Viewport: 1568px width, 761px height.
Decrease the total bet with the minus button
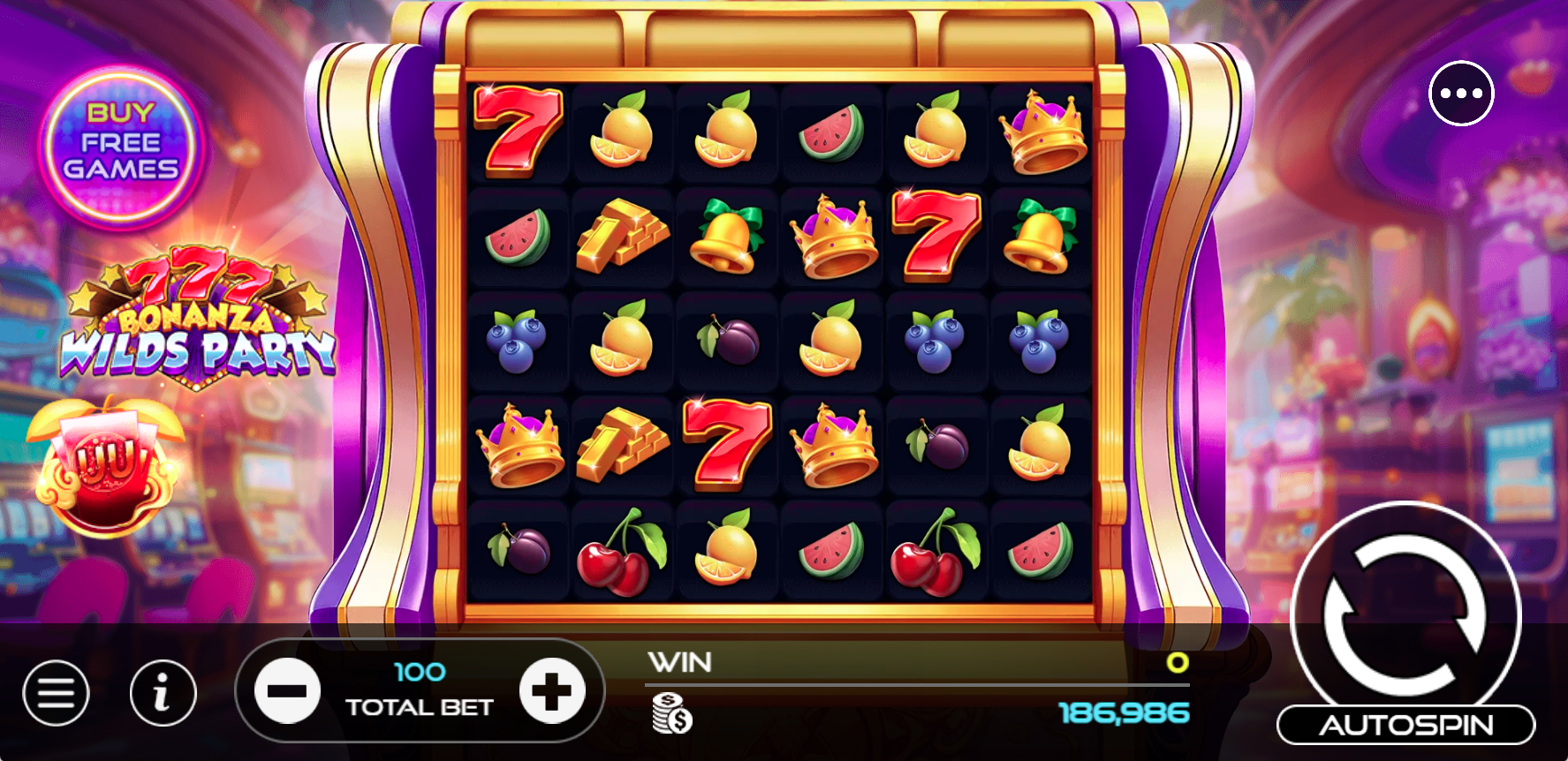[x=286, y=691]
